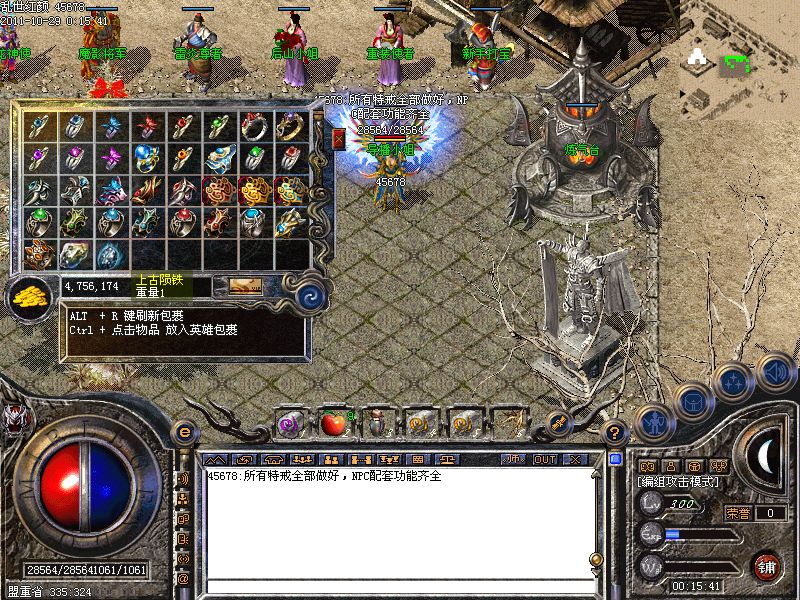Click the round "e" button
The image size is (800, 600).
tap(183, 431)
